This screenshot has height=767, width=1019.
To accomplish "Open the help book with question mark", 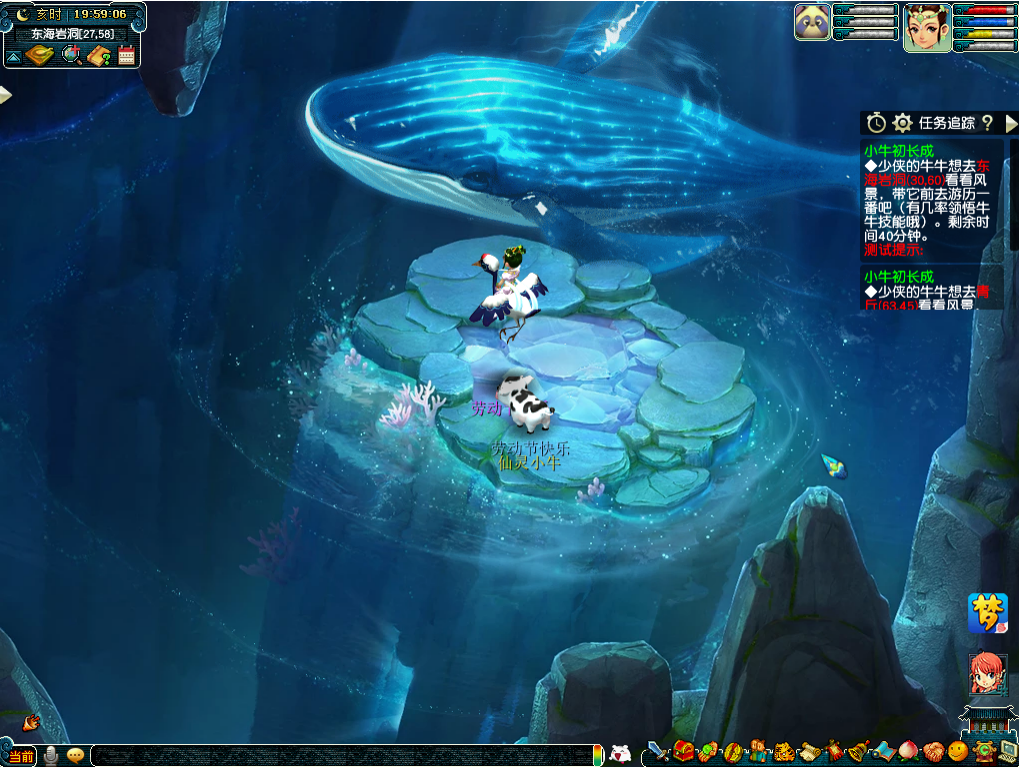I will [98, 55].
